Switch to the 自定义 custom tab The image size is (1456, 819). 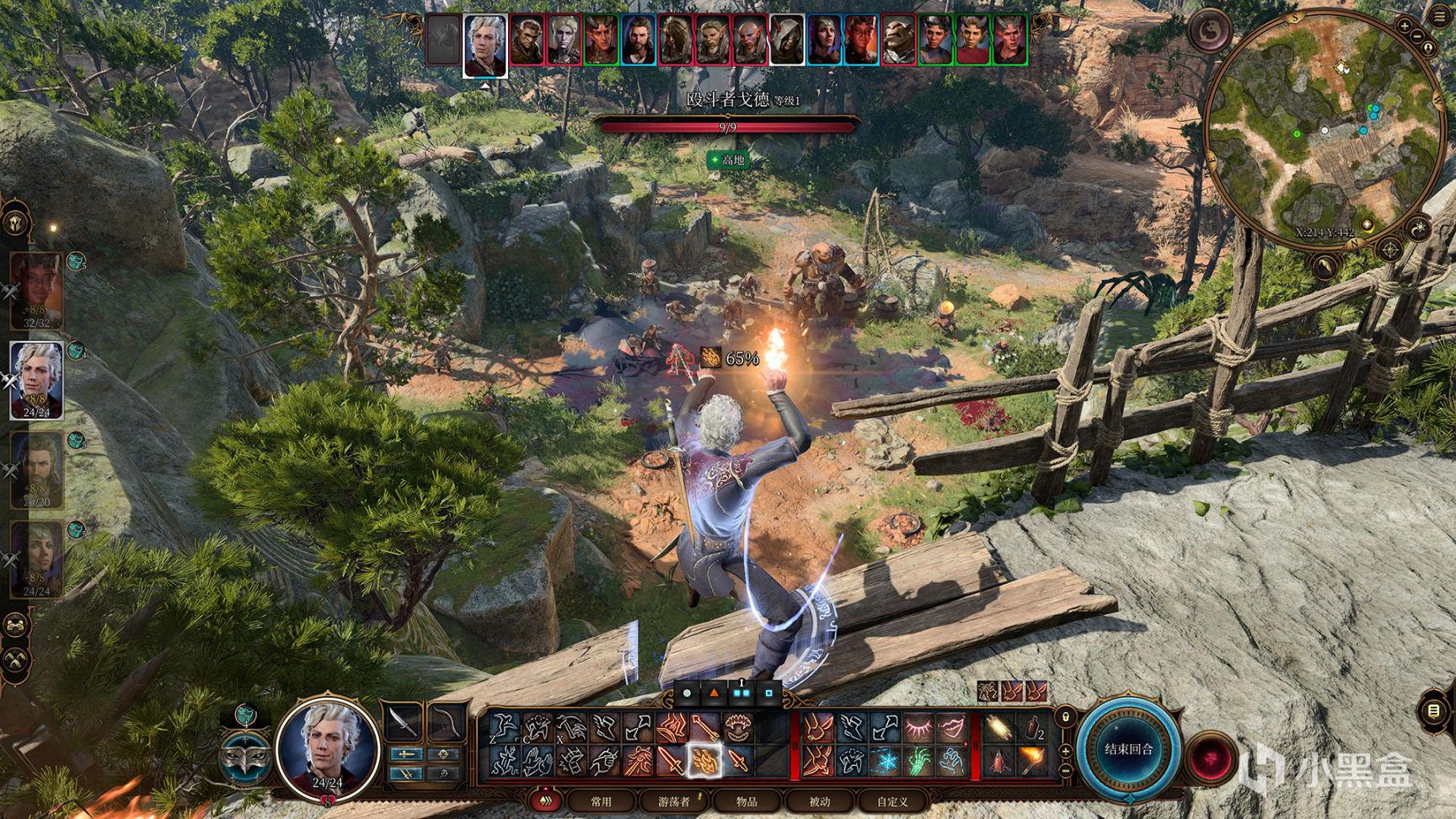891,801
